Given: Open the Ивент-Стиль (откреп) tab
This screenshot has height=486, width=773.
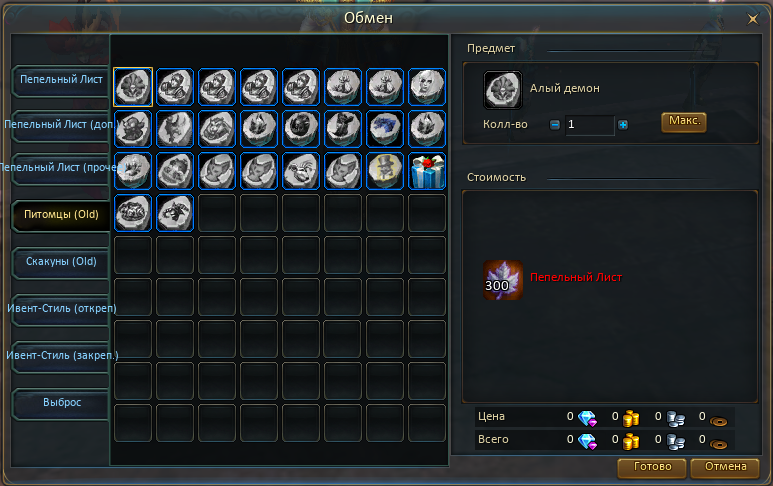Looking at the screenshot, I should (x=59, y=307).
